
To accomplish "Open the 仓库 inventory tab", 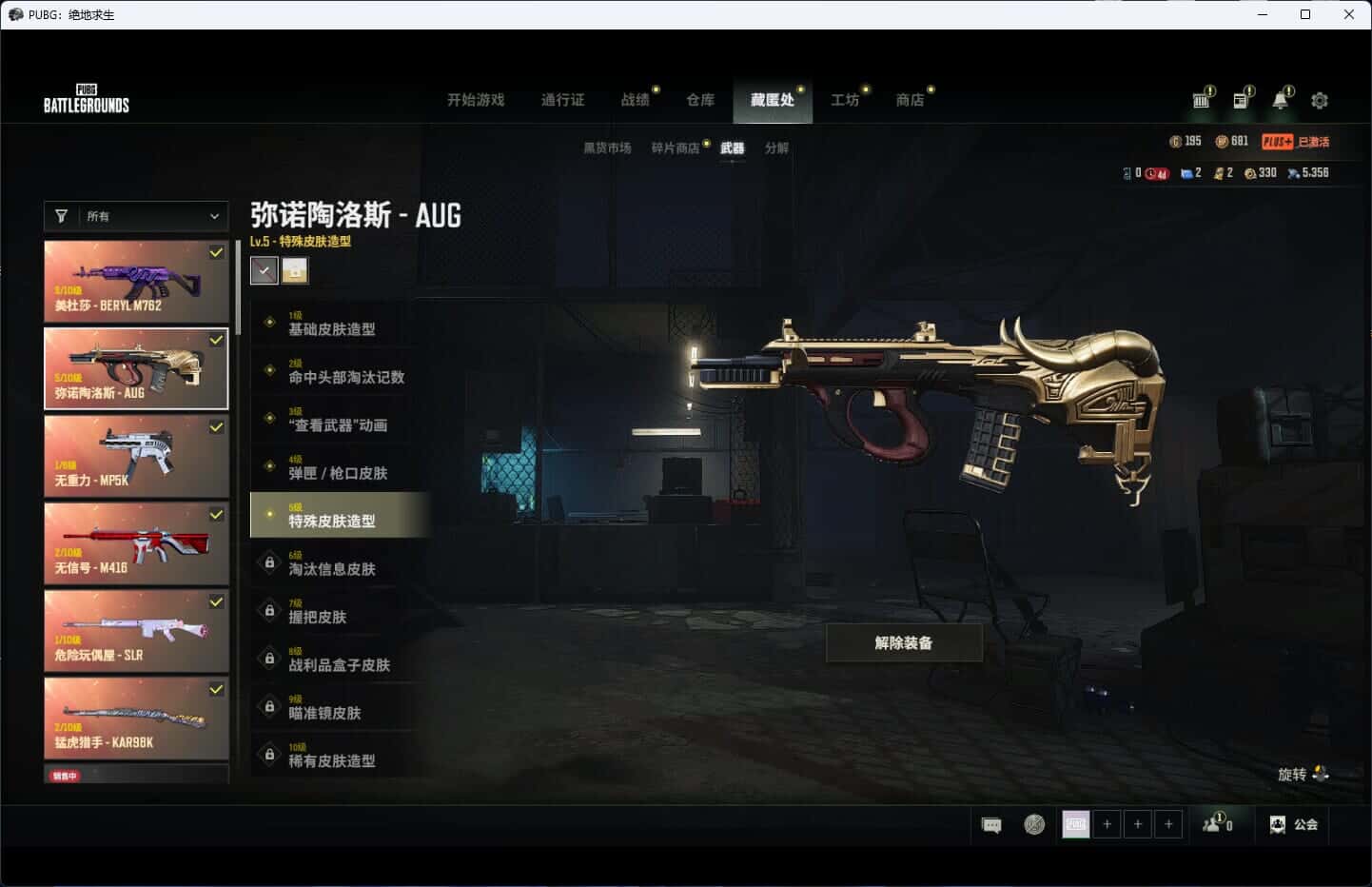I will click(700, 100).
